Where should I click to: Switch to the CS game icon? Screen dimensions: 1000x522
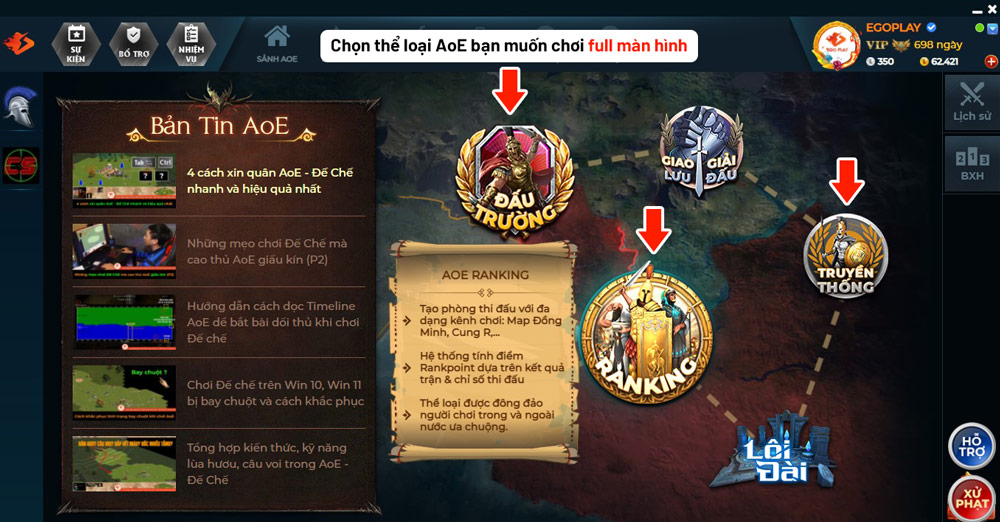click(19, 165)
